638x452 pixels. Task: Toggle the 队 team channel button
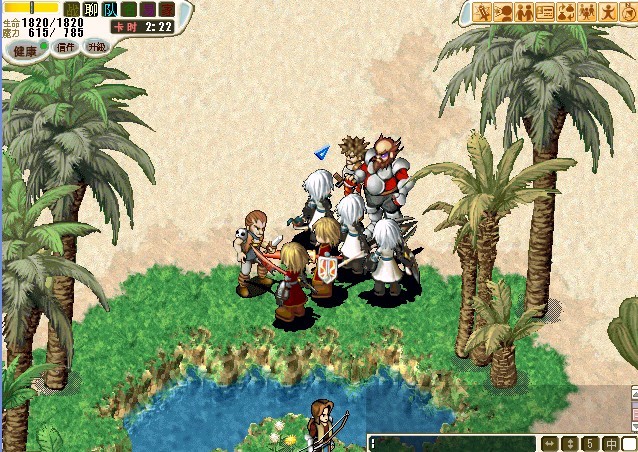[x=109, y=9]
